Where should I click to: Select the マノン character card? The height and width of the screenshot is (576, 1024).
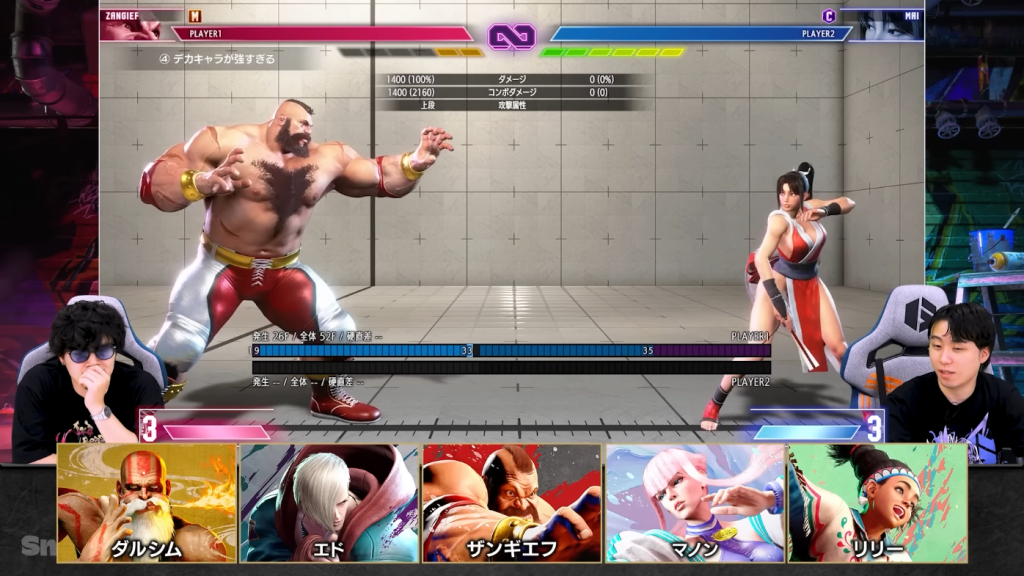(695, 503)
